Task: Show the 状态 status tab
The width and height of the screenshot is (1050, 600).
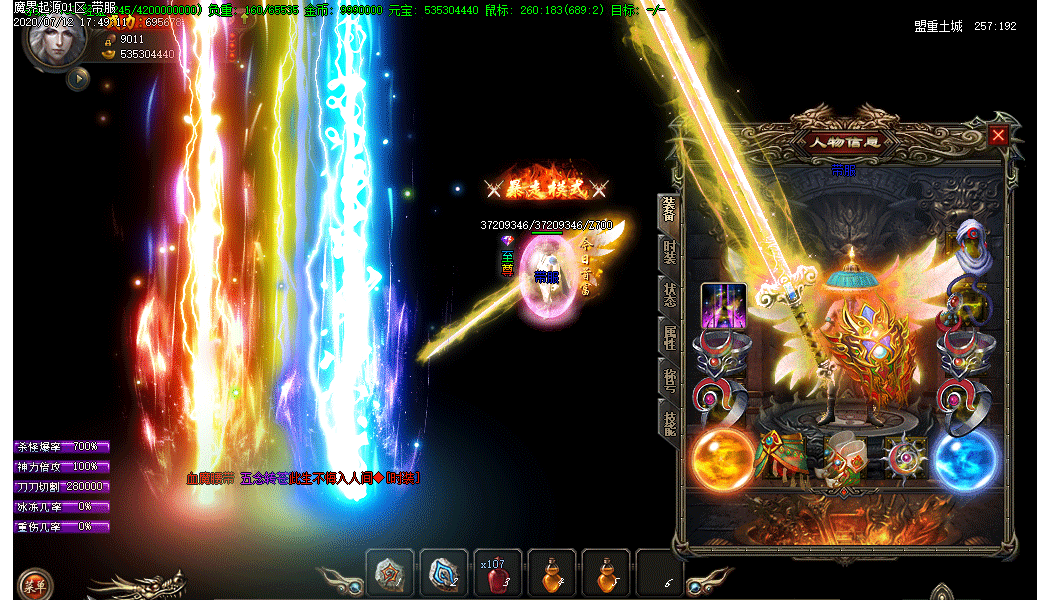Action: [669, 296]
